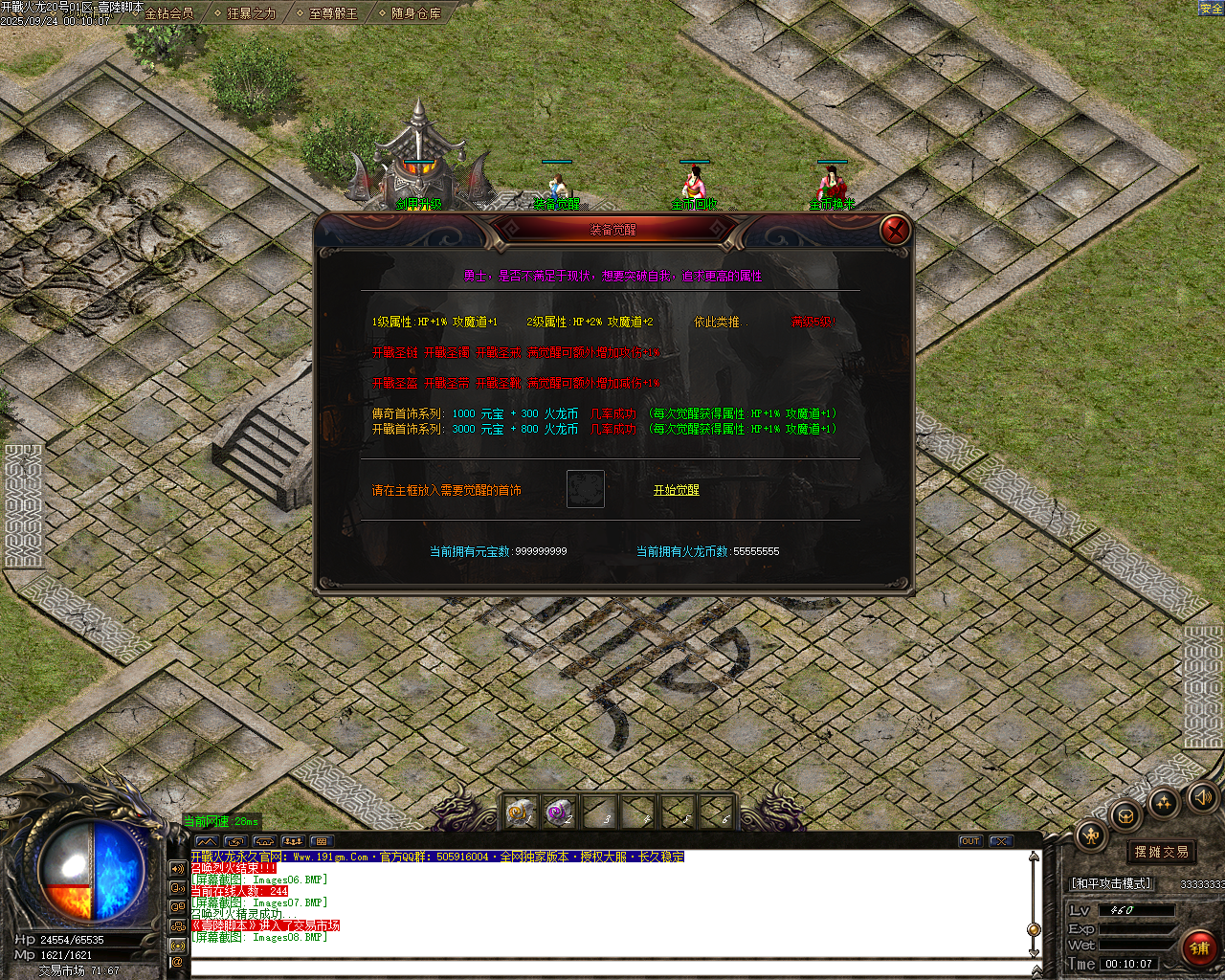This screenshot has height=980, width=1225.
Task: Click the jewelry placement slot in the awakening dialog
Action: [x=585, y=489]
